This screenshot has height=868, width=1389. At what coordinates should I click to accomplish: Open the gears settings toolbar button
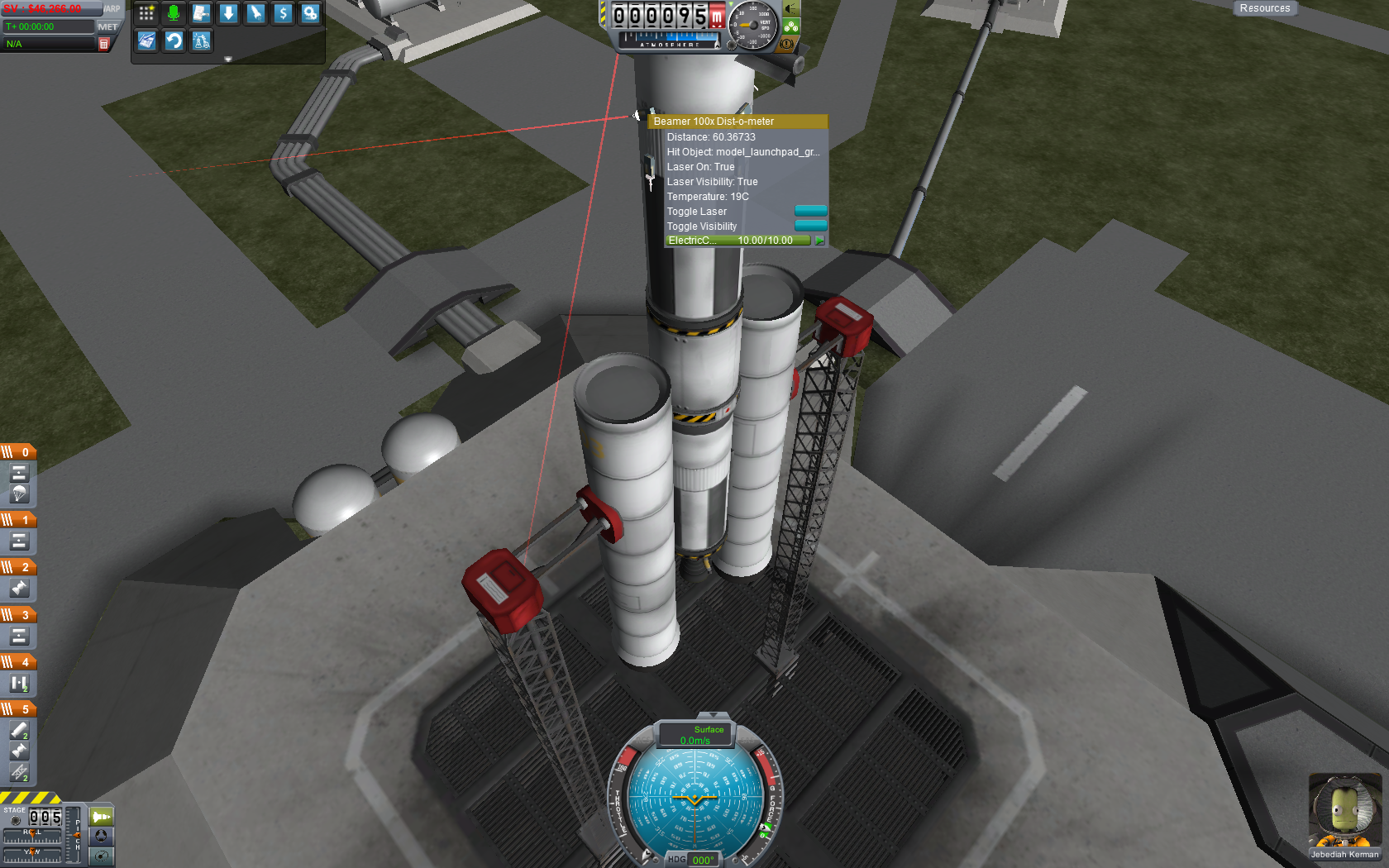pos(310,13)
